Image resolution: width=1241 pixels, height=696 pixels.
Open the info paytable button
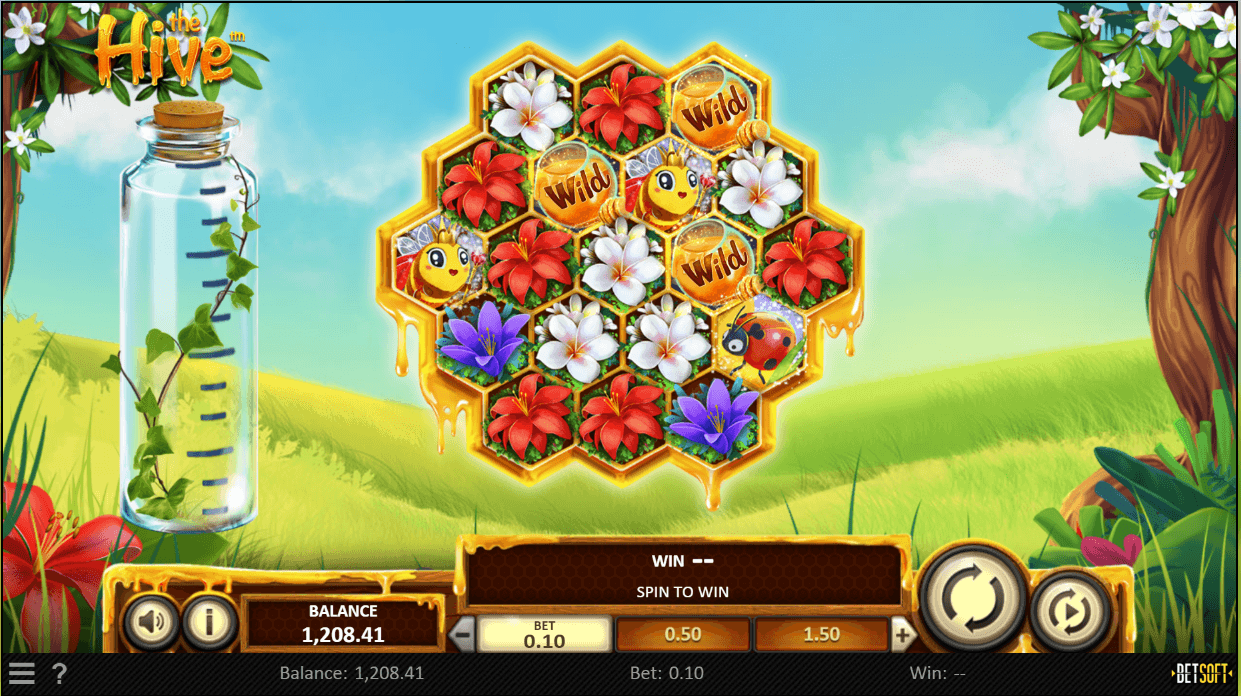click(x=208, y=623)
